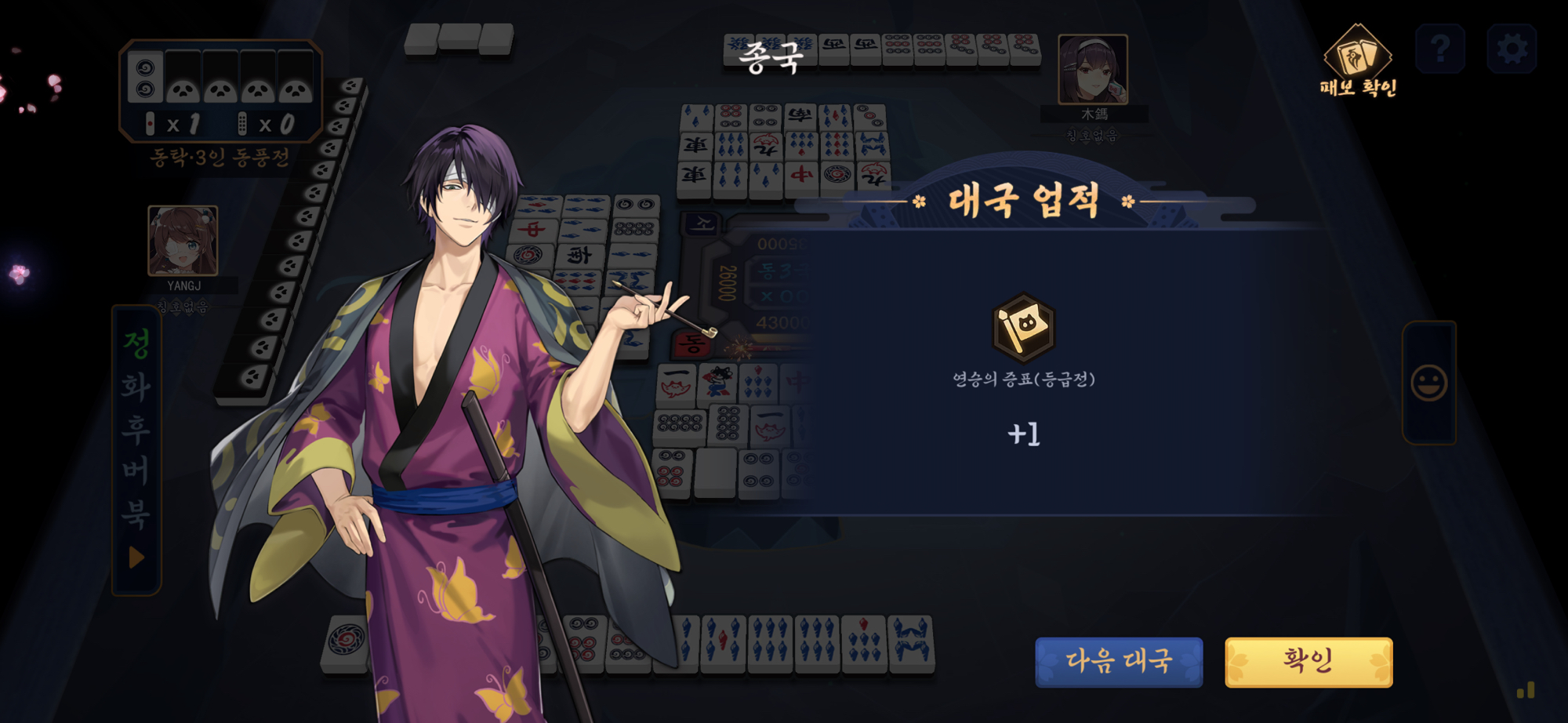Open the gear settings button
The width and height of the screenshot is (1568, 723).
pyautogui.click(x=1512, y=49)
